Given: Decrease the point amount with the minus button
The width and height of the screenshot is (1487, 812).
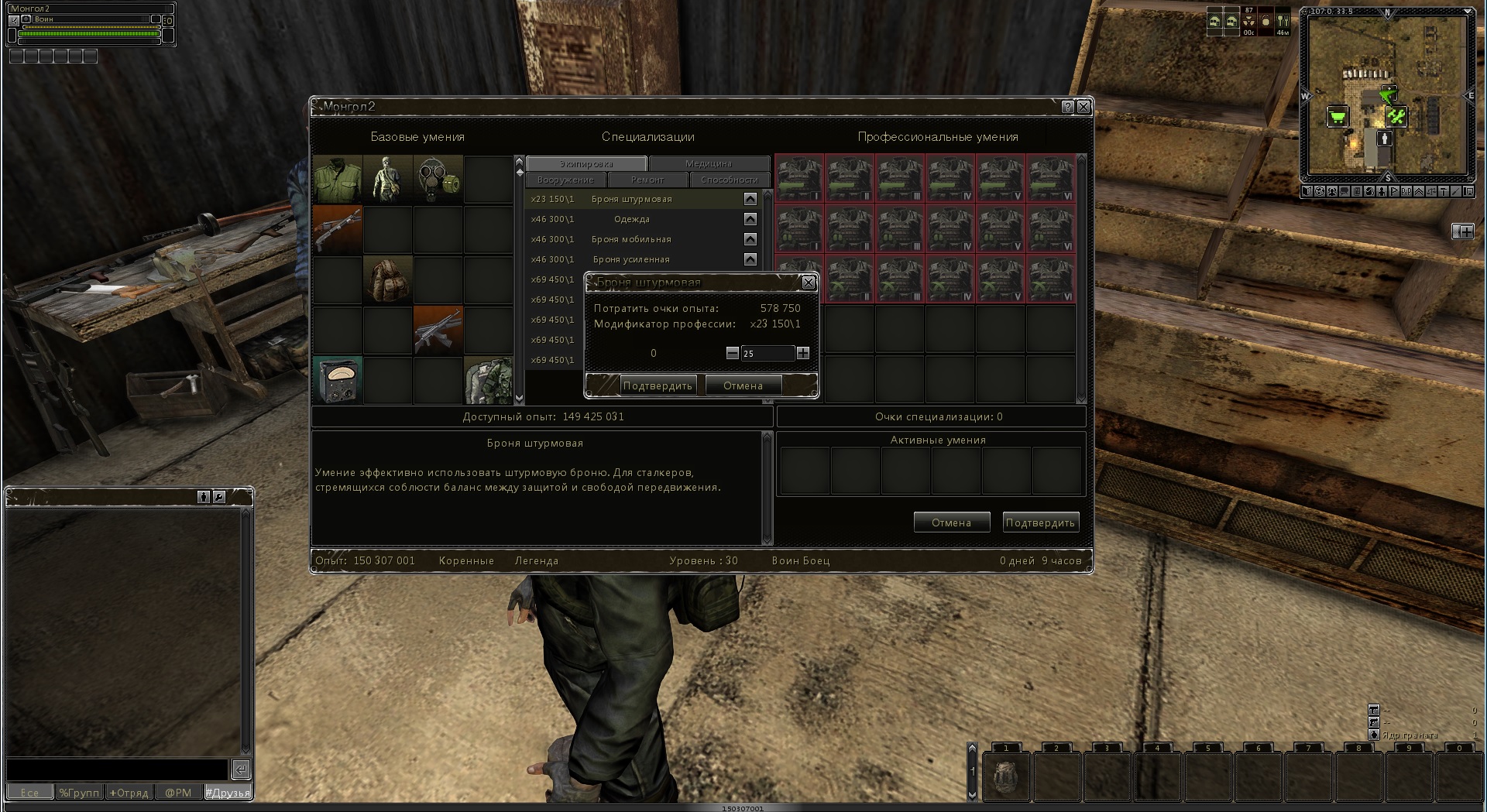Looking at the screenshot, I should (733, 353).
